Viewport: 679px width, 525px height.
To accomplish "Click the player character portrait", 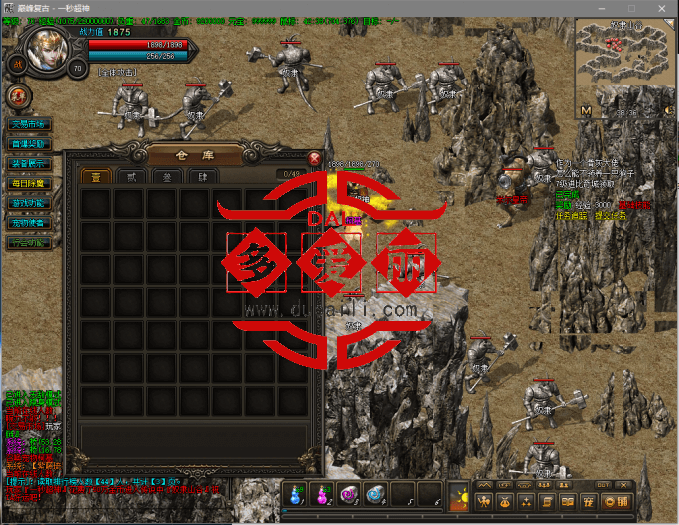I will tap(48, 49).
